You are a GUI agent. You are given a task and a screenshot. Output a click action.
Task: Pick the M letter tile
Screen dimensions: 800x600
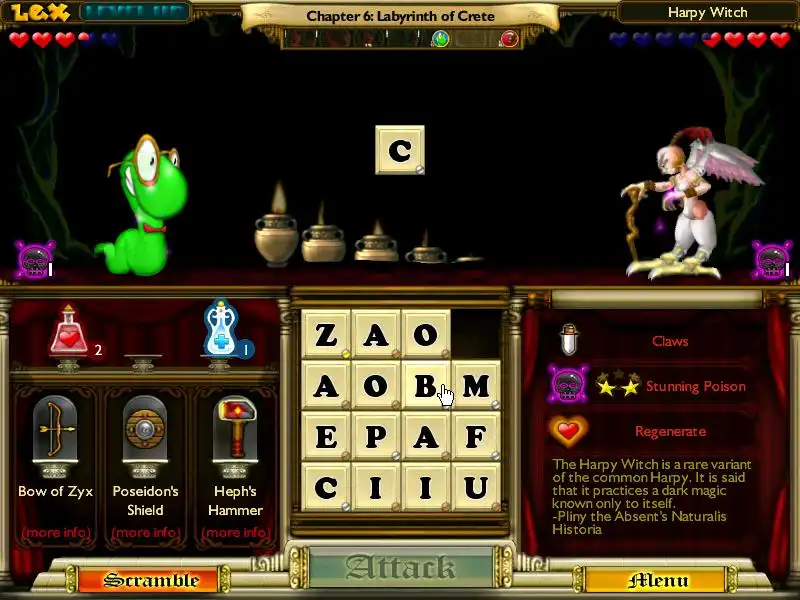[476, 385]
